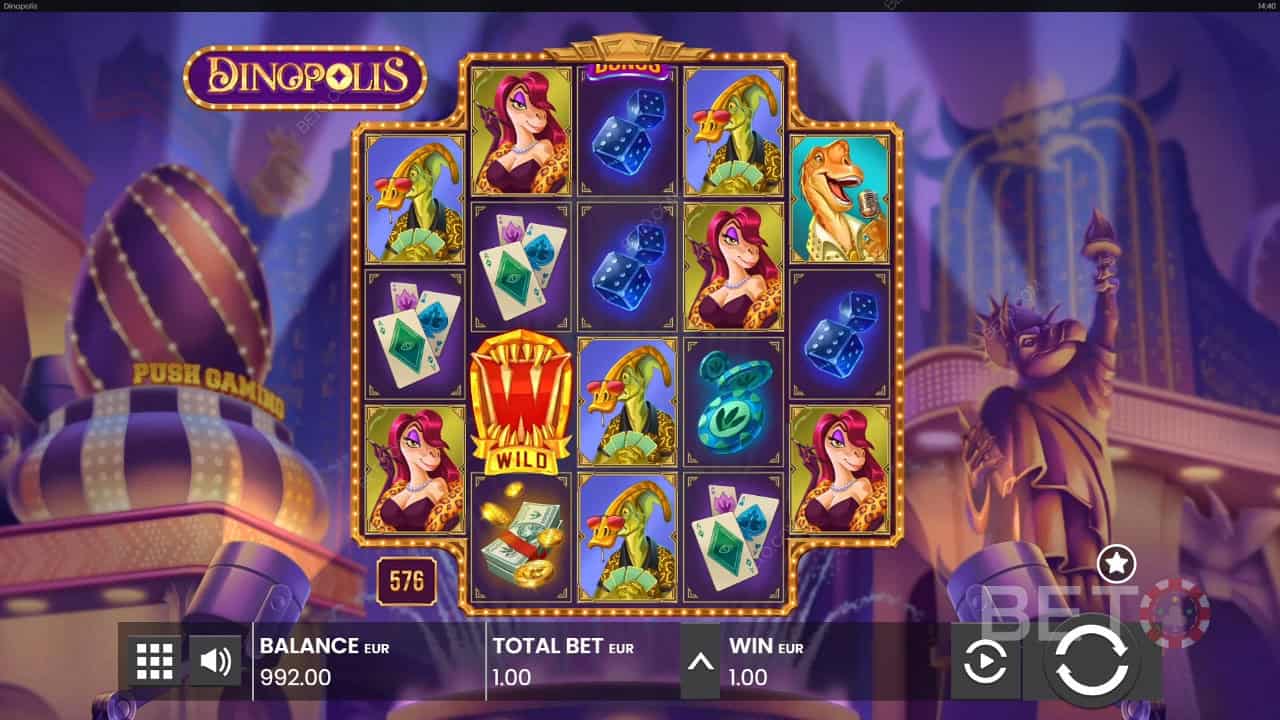
Task: Click the 576 ways counter badge
Action: (406, 577)
